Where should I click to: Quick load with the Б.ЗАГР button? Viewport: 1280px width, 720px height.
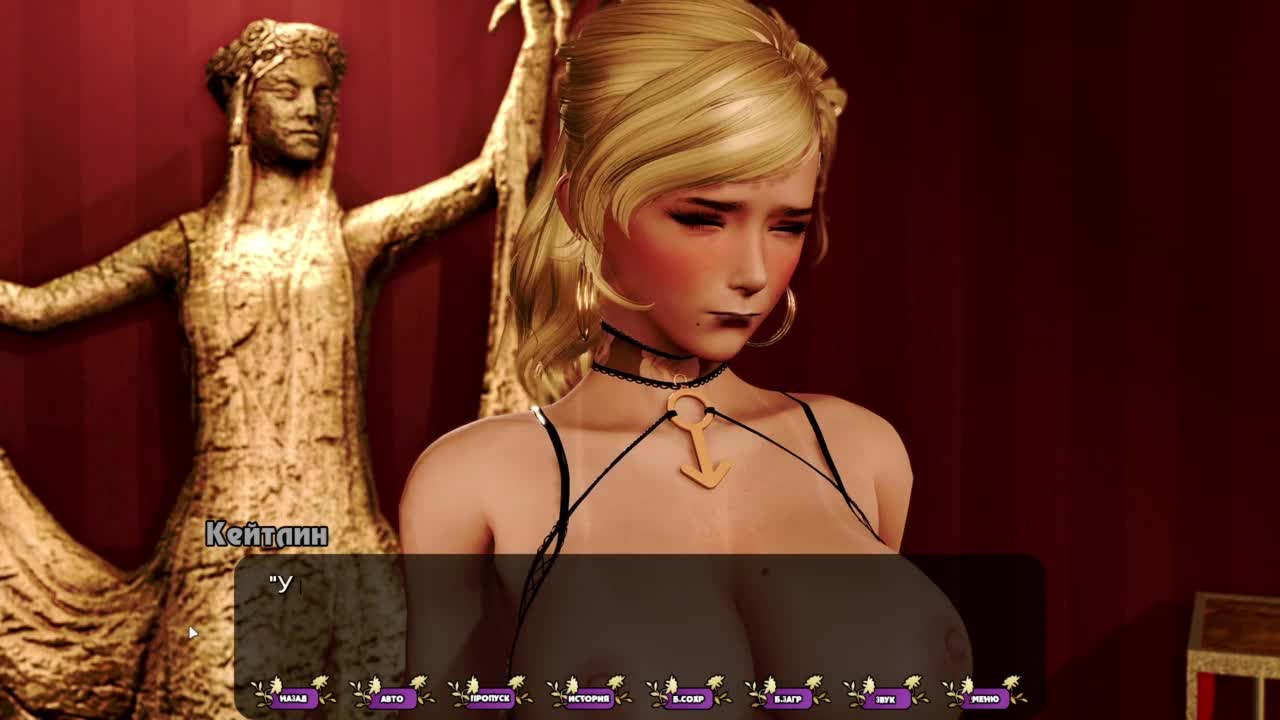[786, 698]
